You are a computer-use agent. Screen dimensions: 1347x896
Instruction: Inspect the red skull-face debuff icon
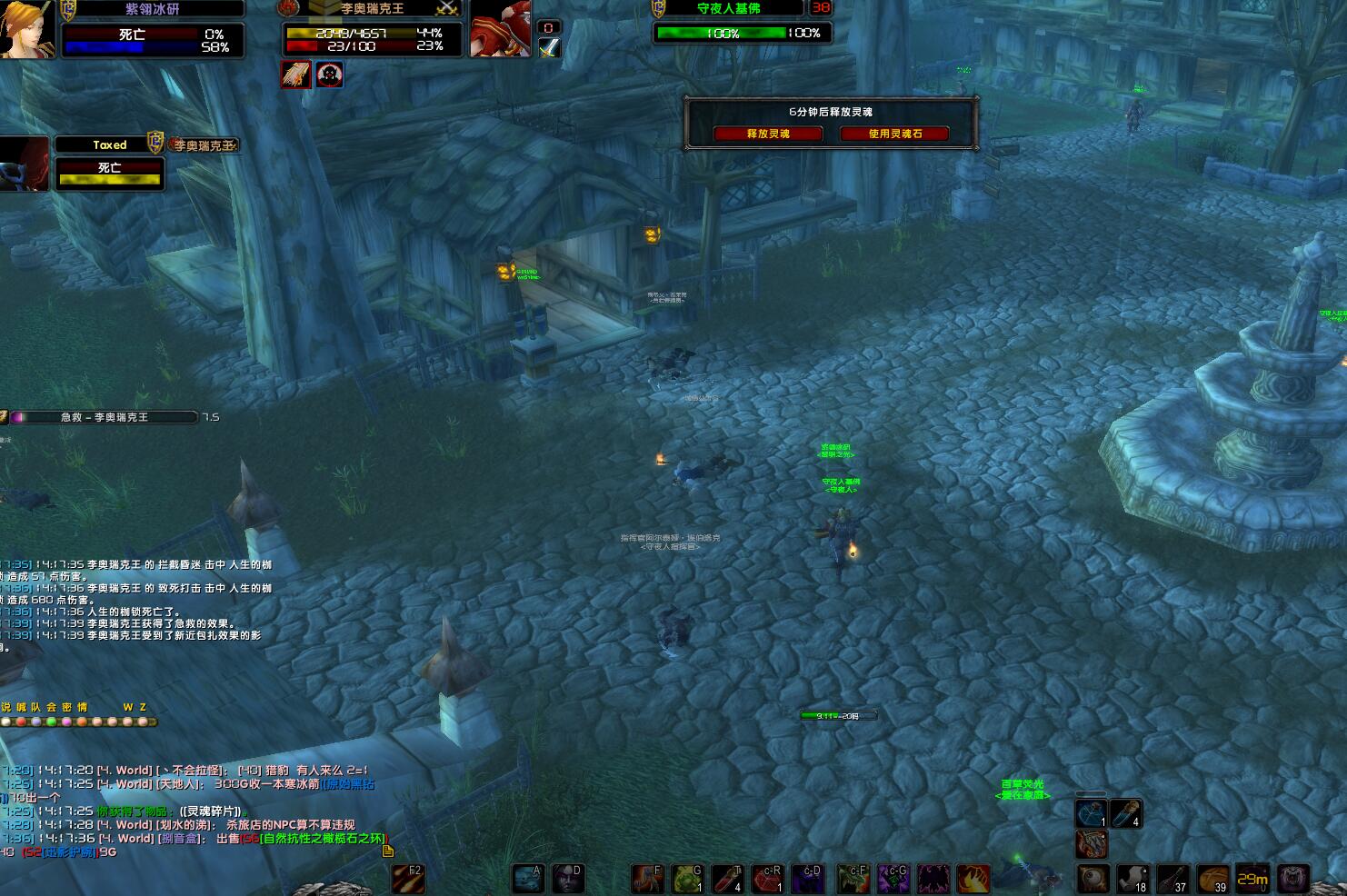click(329, 75)
